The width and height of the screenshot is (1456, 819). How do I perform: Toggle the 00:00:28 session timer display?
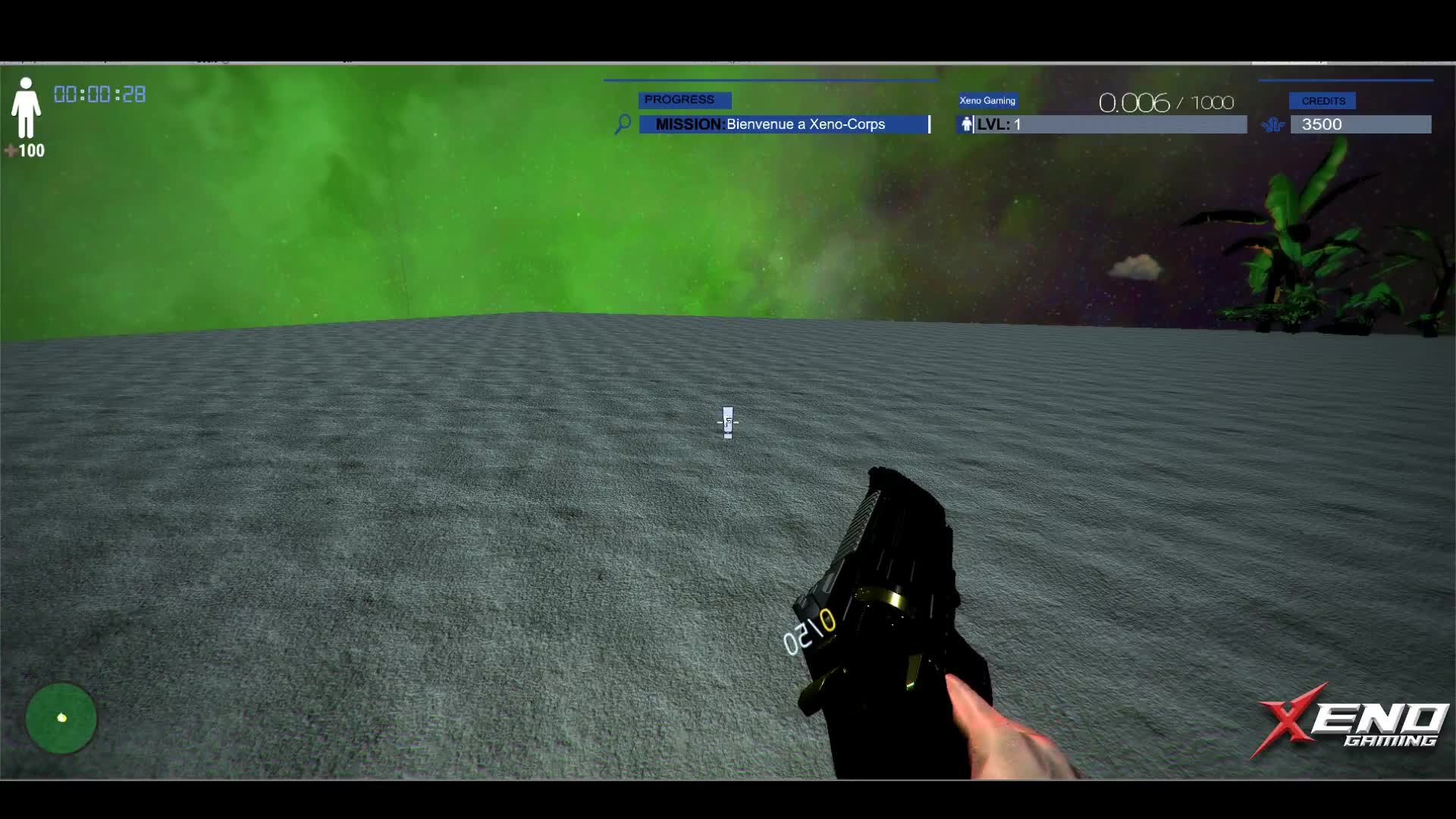click(x=100, y=94)
